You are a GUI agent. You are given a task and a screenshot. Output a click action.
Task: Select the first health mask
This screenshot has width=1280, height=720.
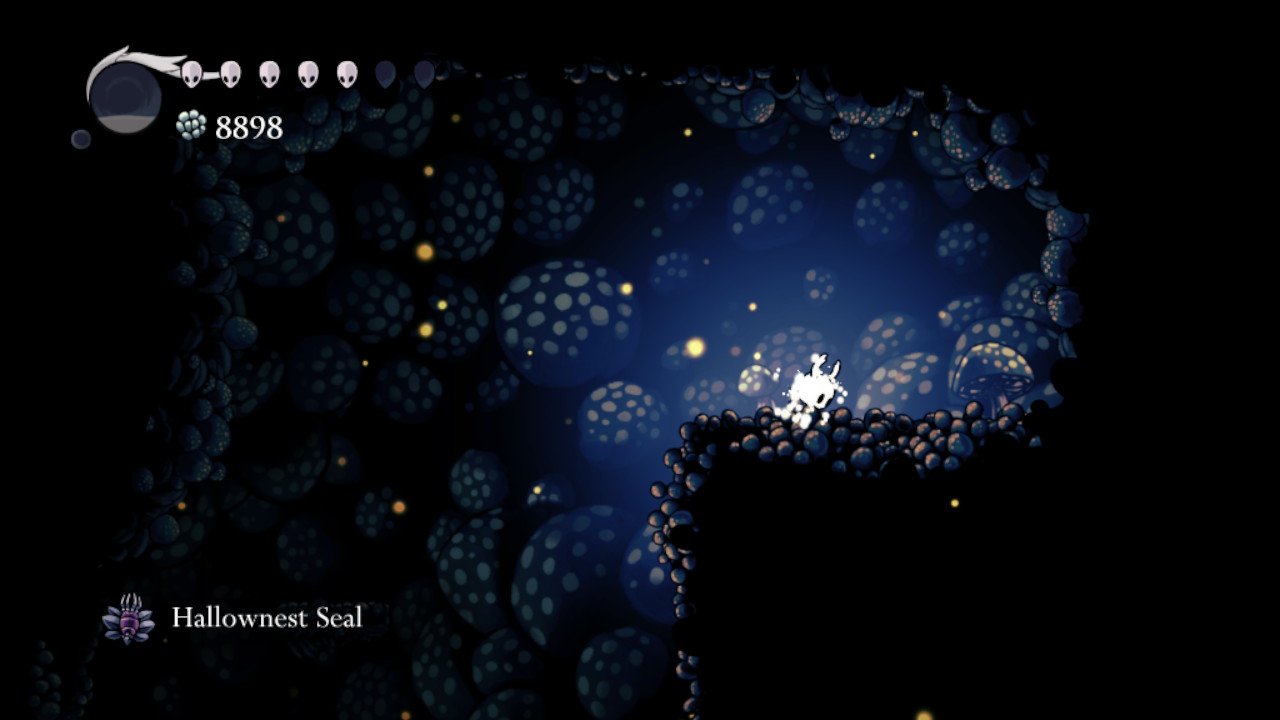(191, 73)
